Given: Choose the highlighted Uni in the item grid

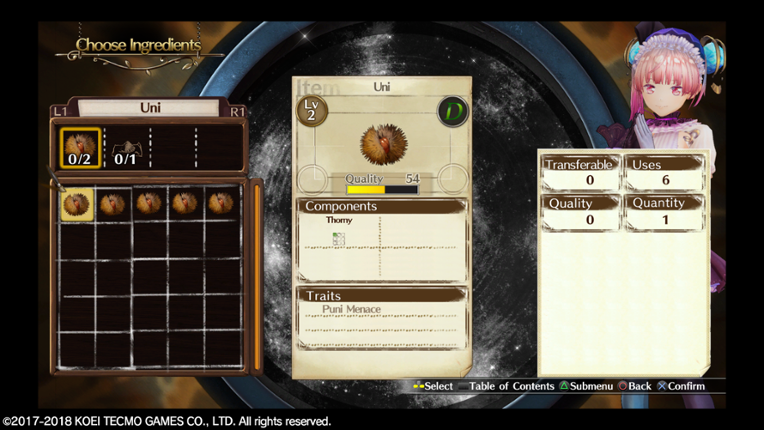Looking at the screenshot, I should click(x=77, y=204).
